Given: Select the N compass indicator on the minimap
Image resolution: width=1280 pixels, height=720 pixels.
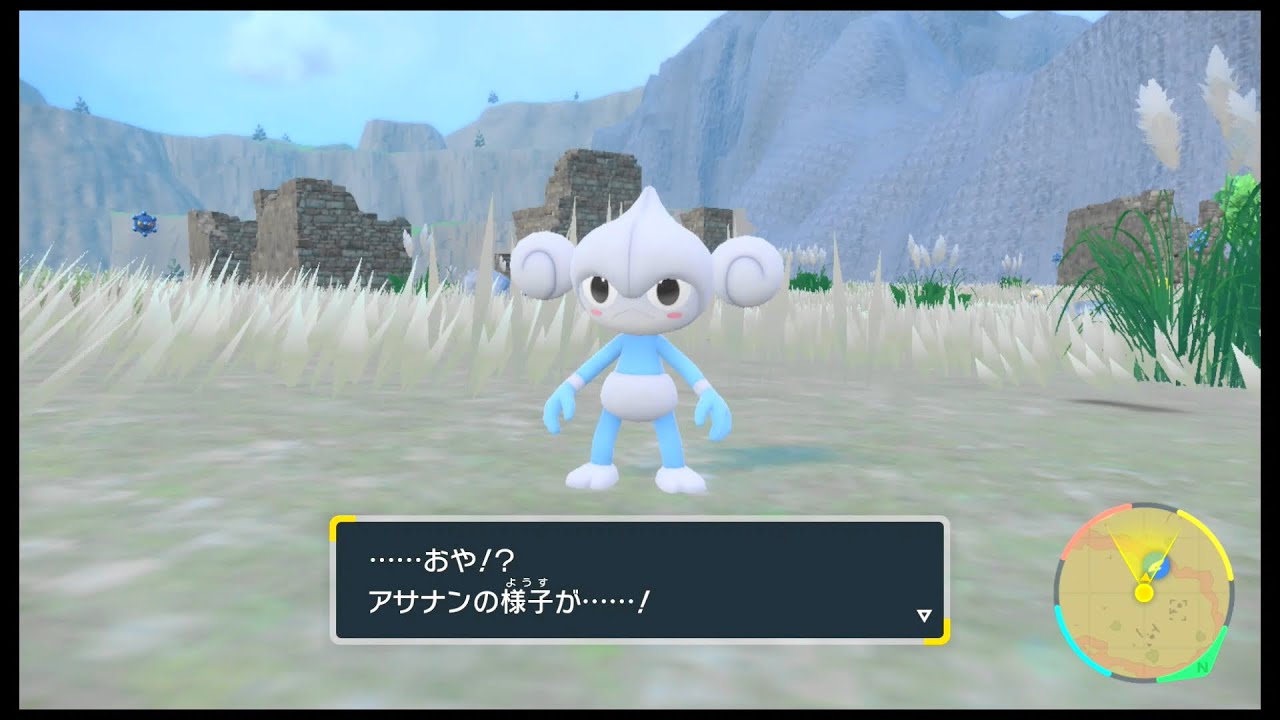Looking at the screenshot, I should [x=1202, y=667].
